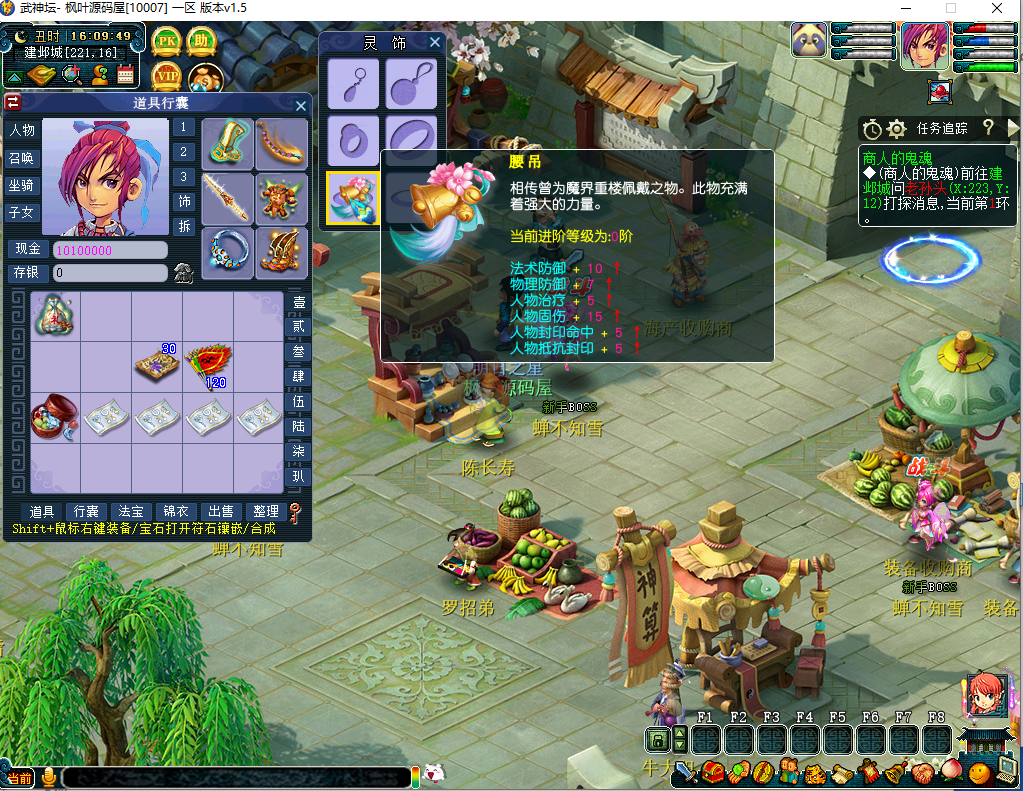1023x791 pixels.
Task: Select the red feather fan item in the bag
Action: coord(207,362)
